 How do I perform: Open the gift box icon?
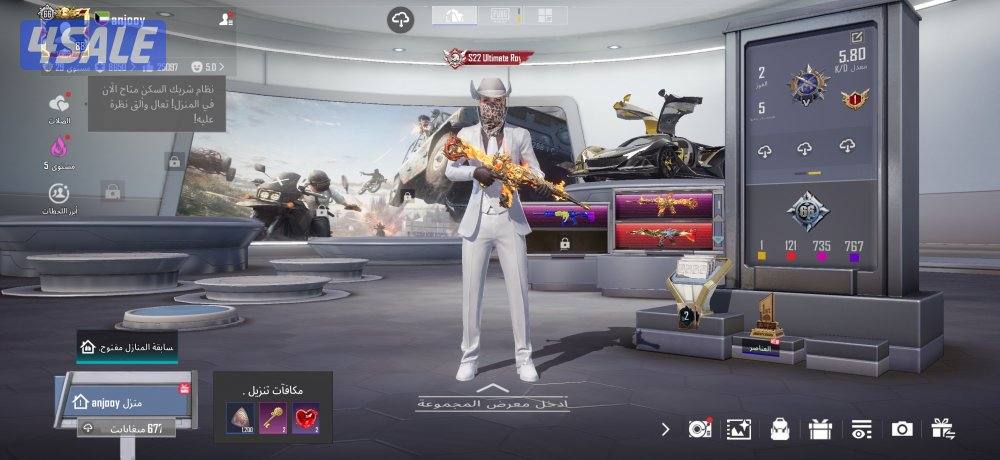(820, 429)
